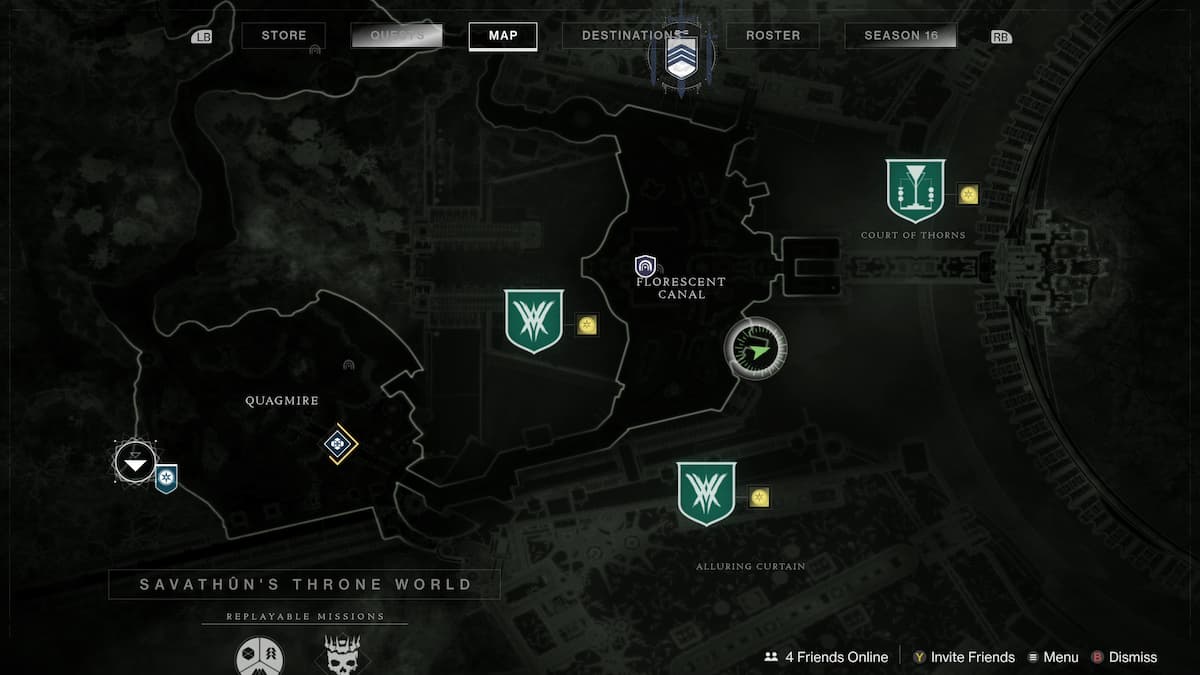Click the green arrow player marker
The image size is (1200, 675).
coord(756,349)
